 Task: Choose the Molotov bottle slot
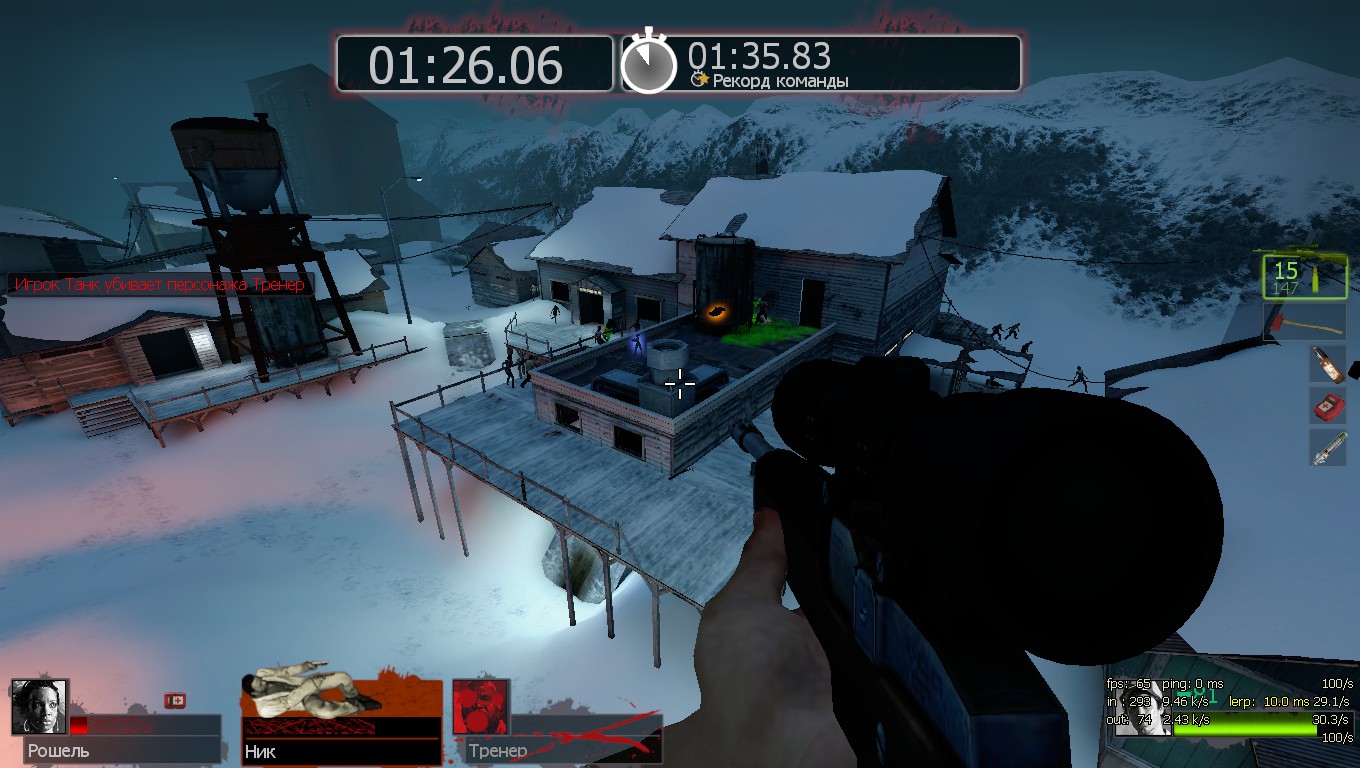click(x=1328, y=364)
